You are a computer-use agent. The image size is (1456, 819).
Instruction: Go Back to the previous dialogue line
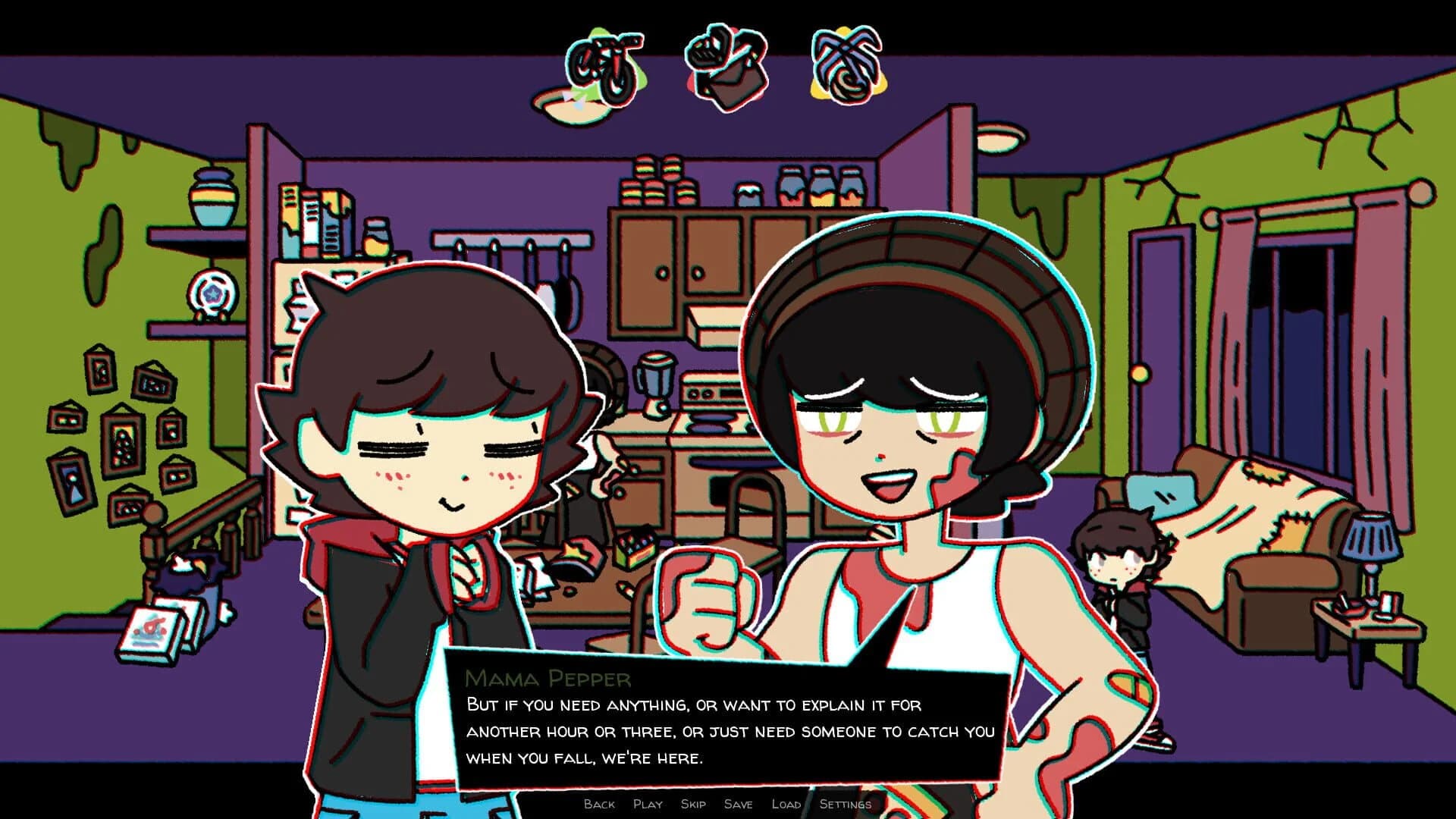(x=598, y=804)
